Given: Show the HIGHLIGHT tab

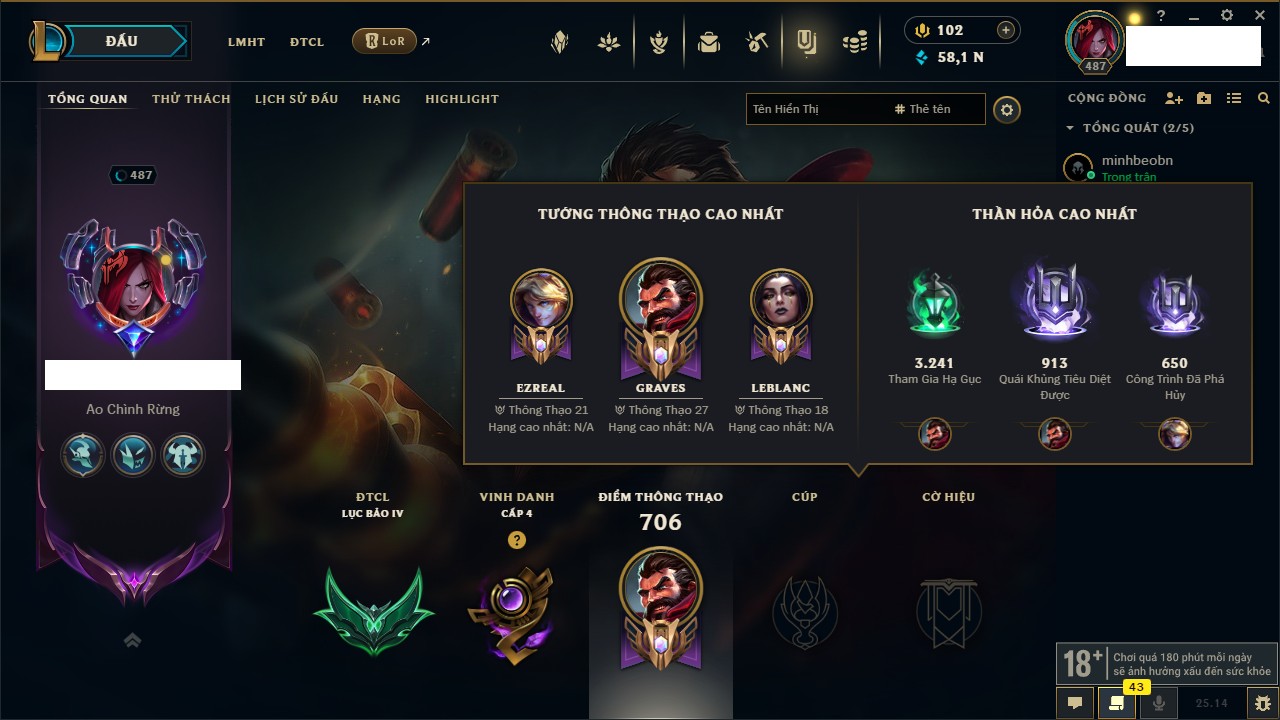Looking at the screenshot, I should click(x=461, y=99).
